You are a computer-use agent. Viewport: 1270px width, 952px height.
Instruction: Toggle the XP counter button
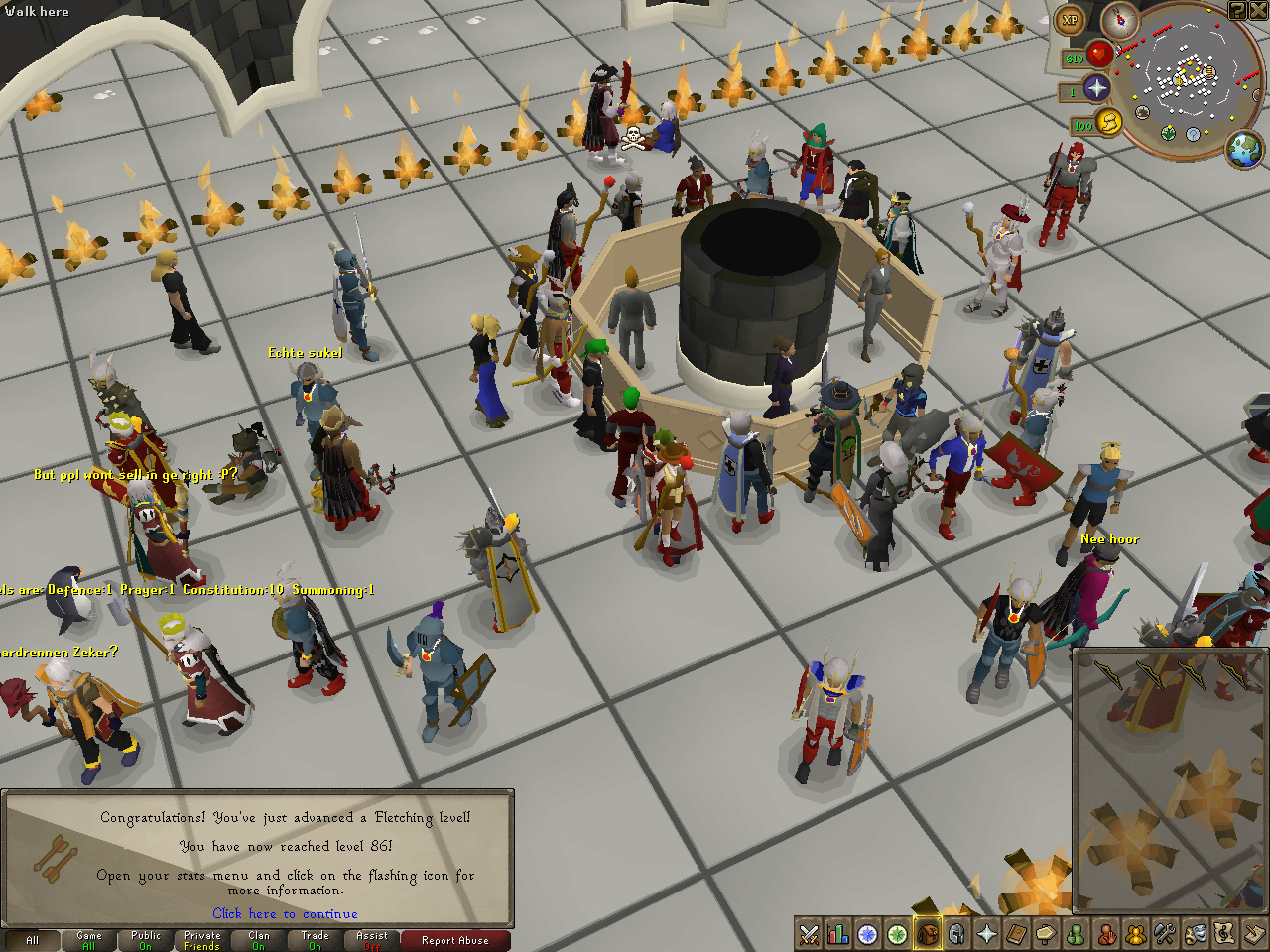tap(1070, 20)
